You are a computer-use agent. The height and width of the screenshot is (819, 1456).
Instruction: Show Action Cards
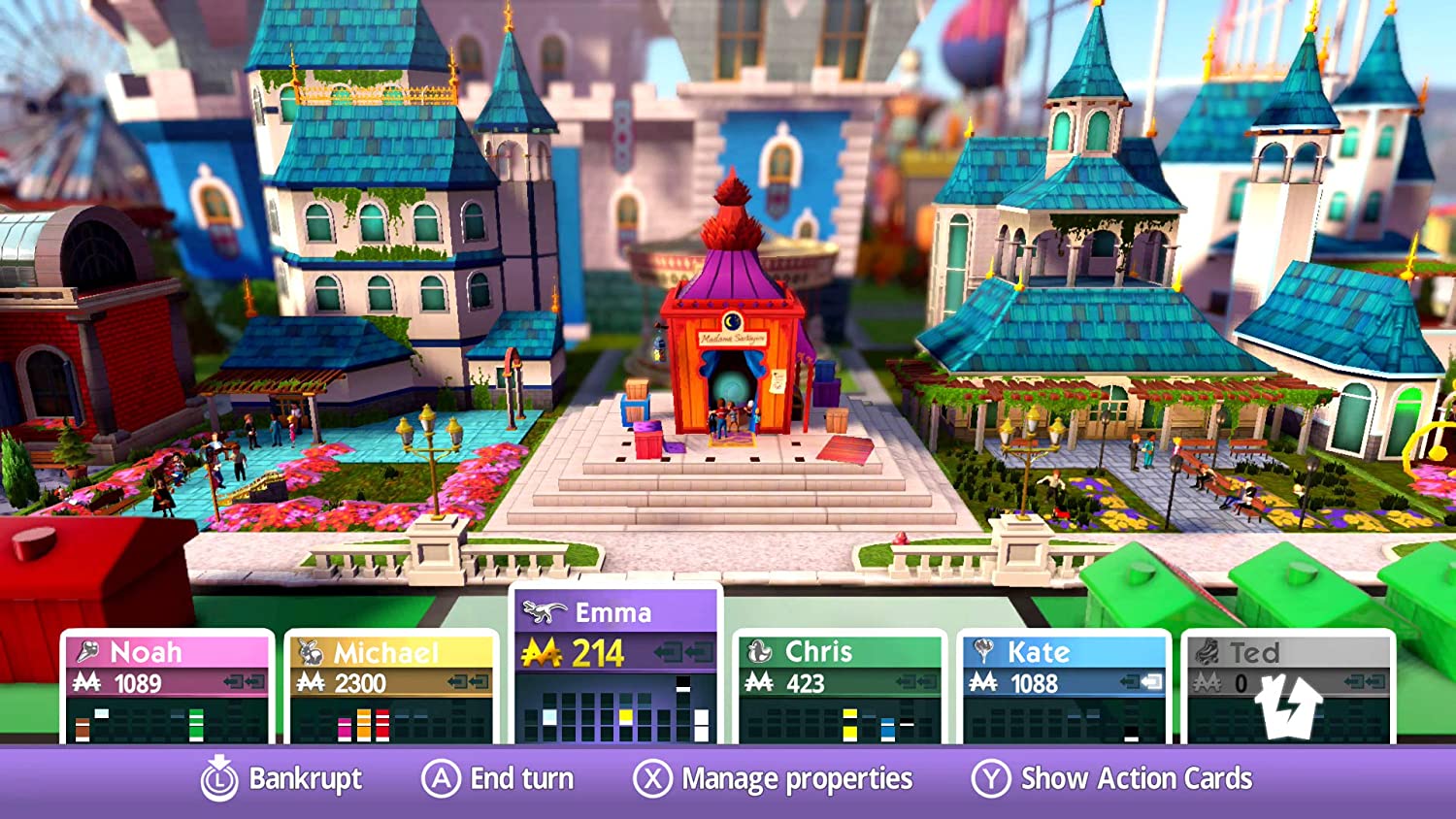click(1112, 779)
